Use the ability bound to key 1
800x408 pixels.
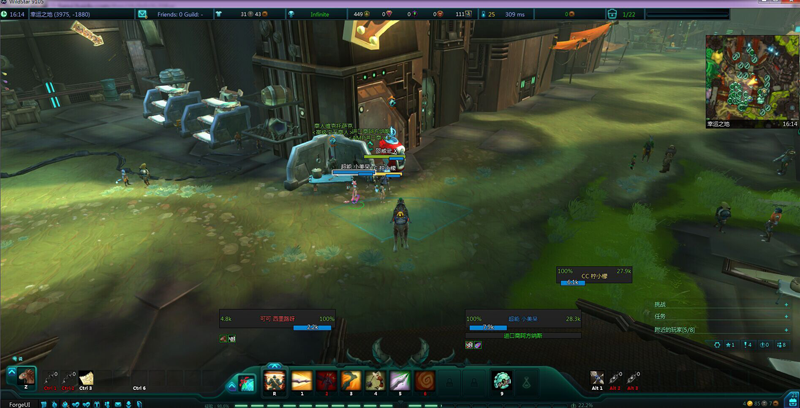(301, 381)
